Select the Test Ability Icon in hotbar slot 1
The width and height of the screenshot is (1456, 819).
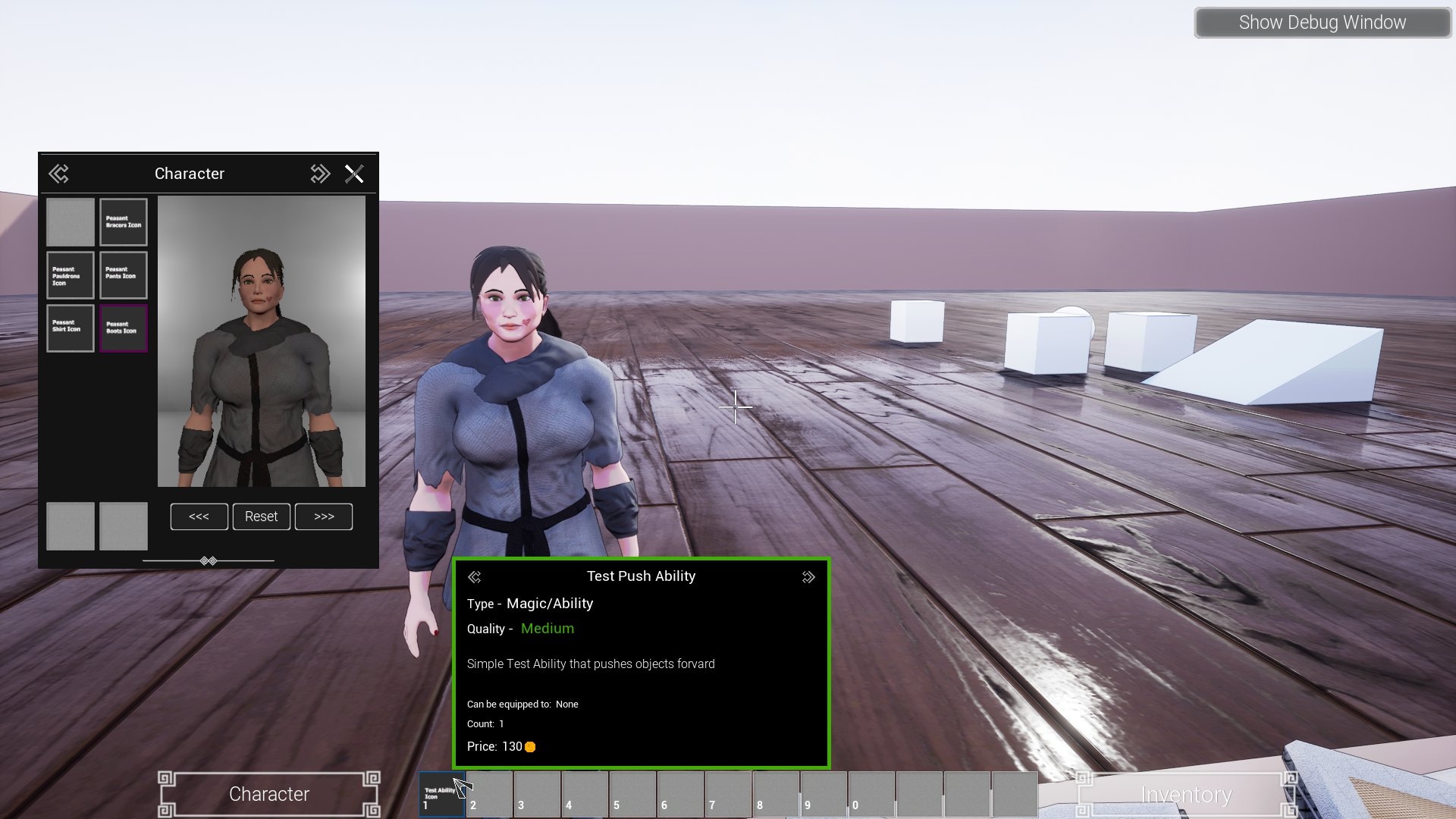(x=443, y=794)
